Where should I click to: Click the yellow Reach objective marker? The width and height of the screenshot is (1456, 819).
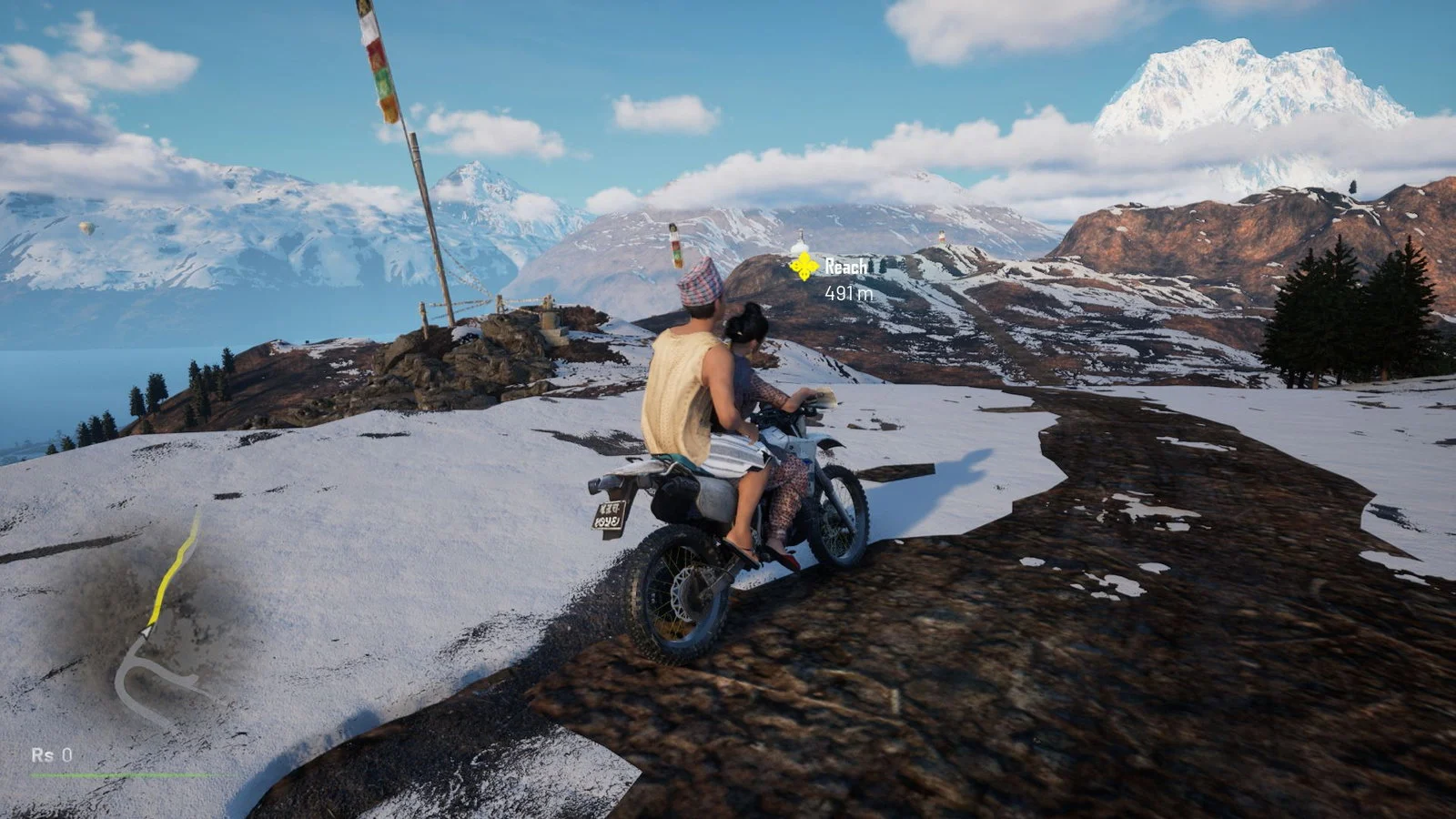click(x=804, y=267)
